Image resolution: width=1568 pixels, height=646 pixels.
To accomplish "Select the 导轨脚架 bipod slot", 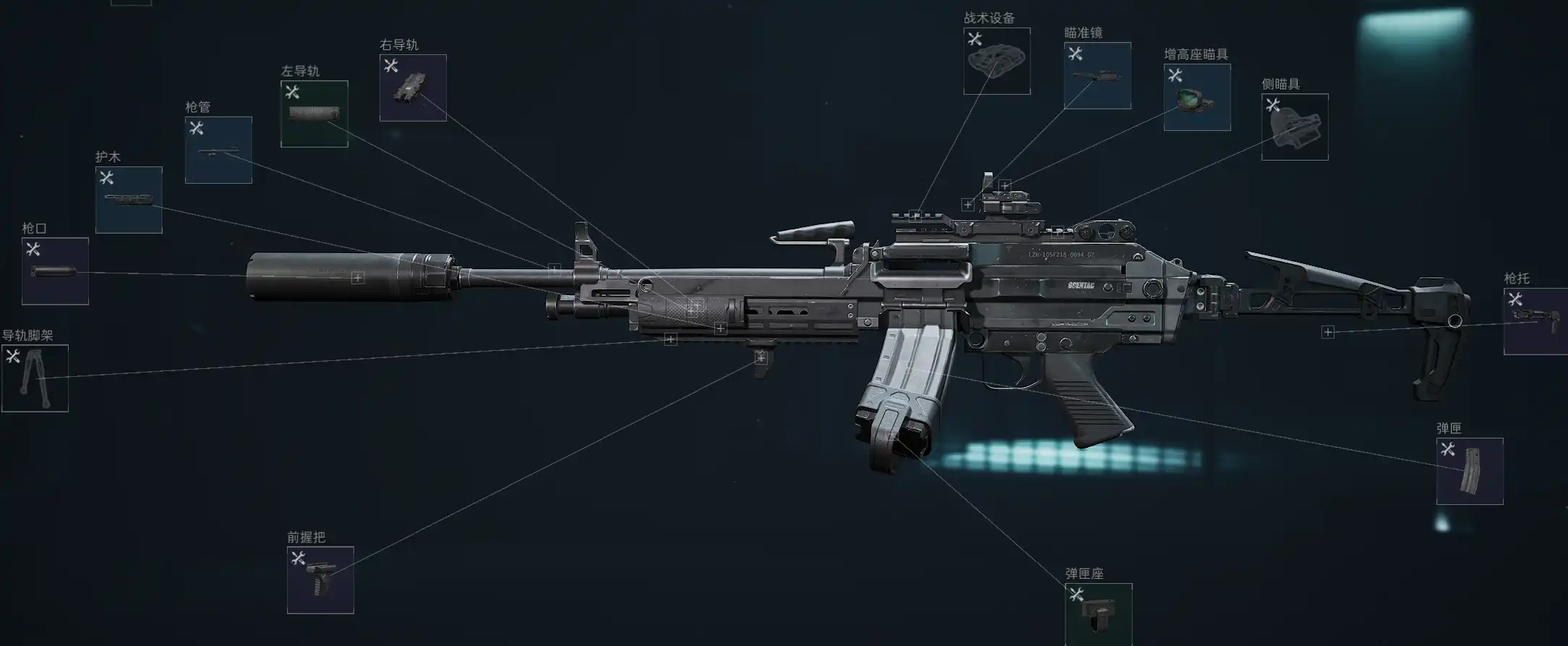I will pyautogui.click(x=35, y=378).
